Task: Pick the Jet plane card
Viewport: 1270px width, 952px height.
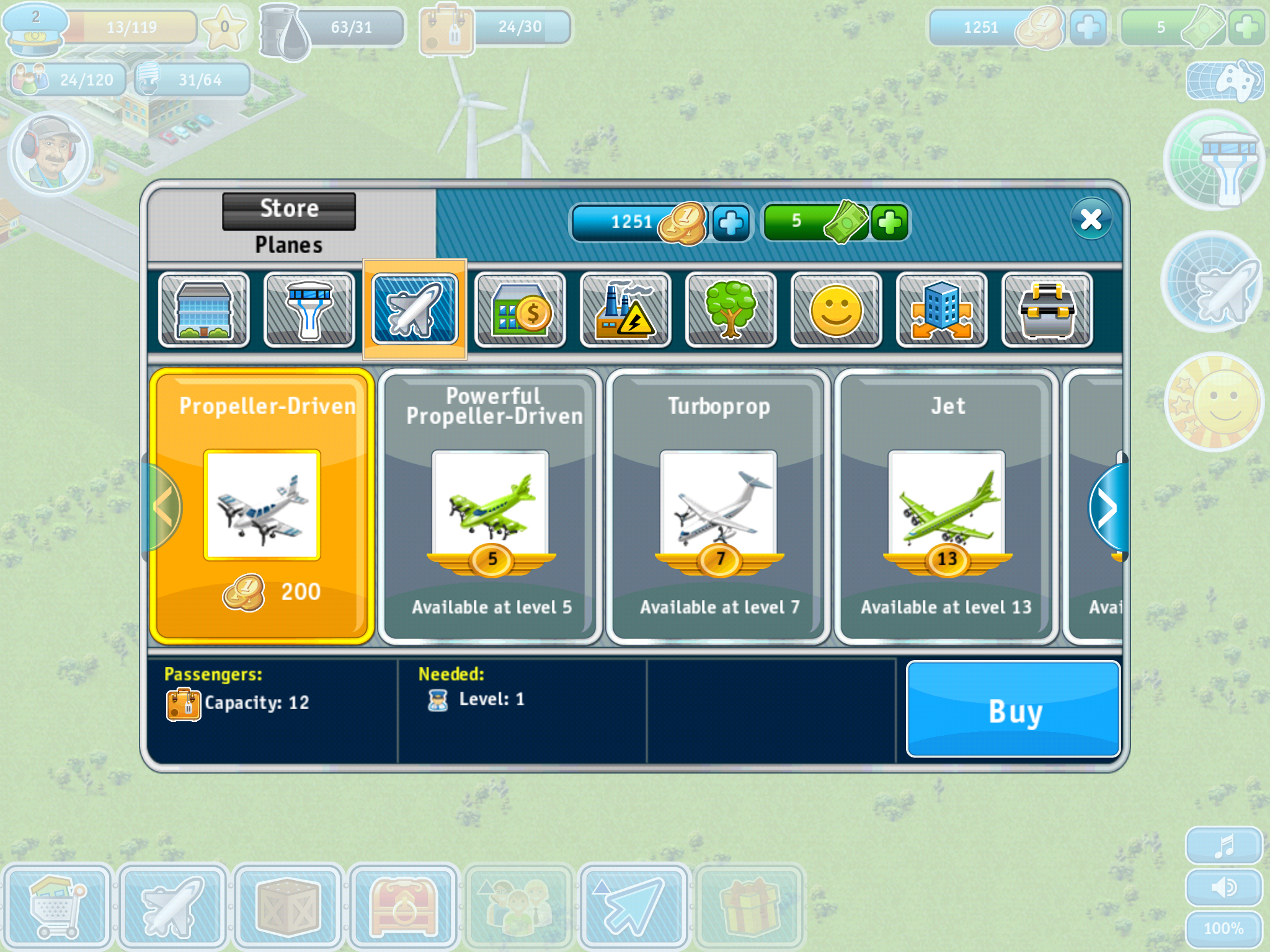Action: click(946, 506)
